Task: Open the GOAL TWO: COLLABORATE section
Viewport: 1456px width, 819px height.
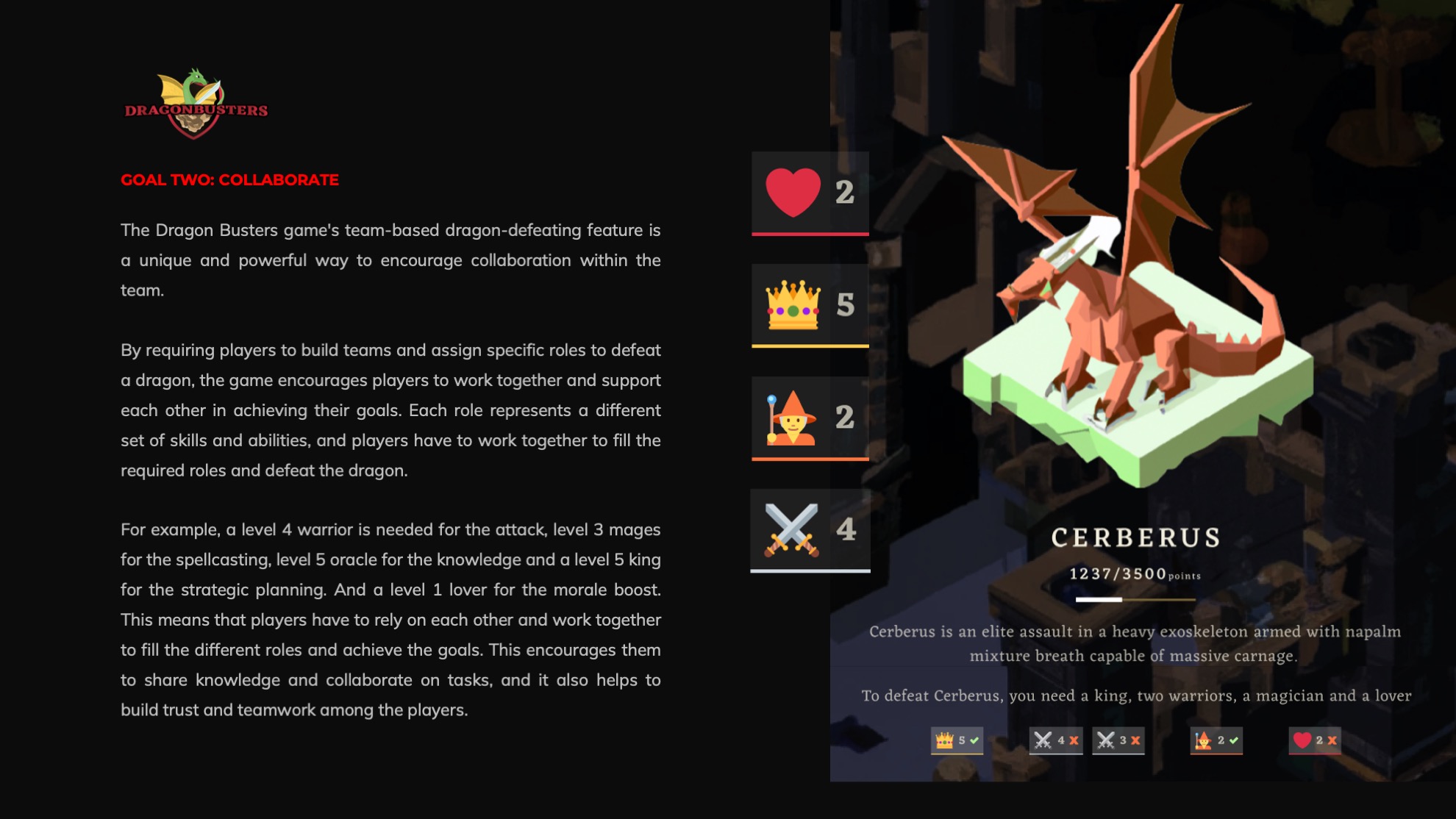Action: 230,179
